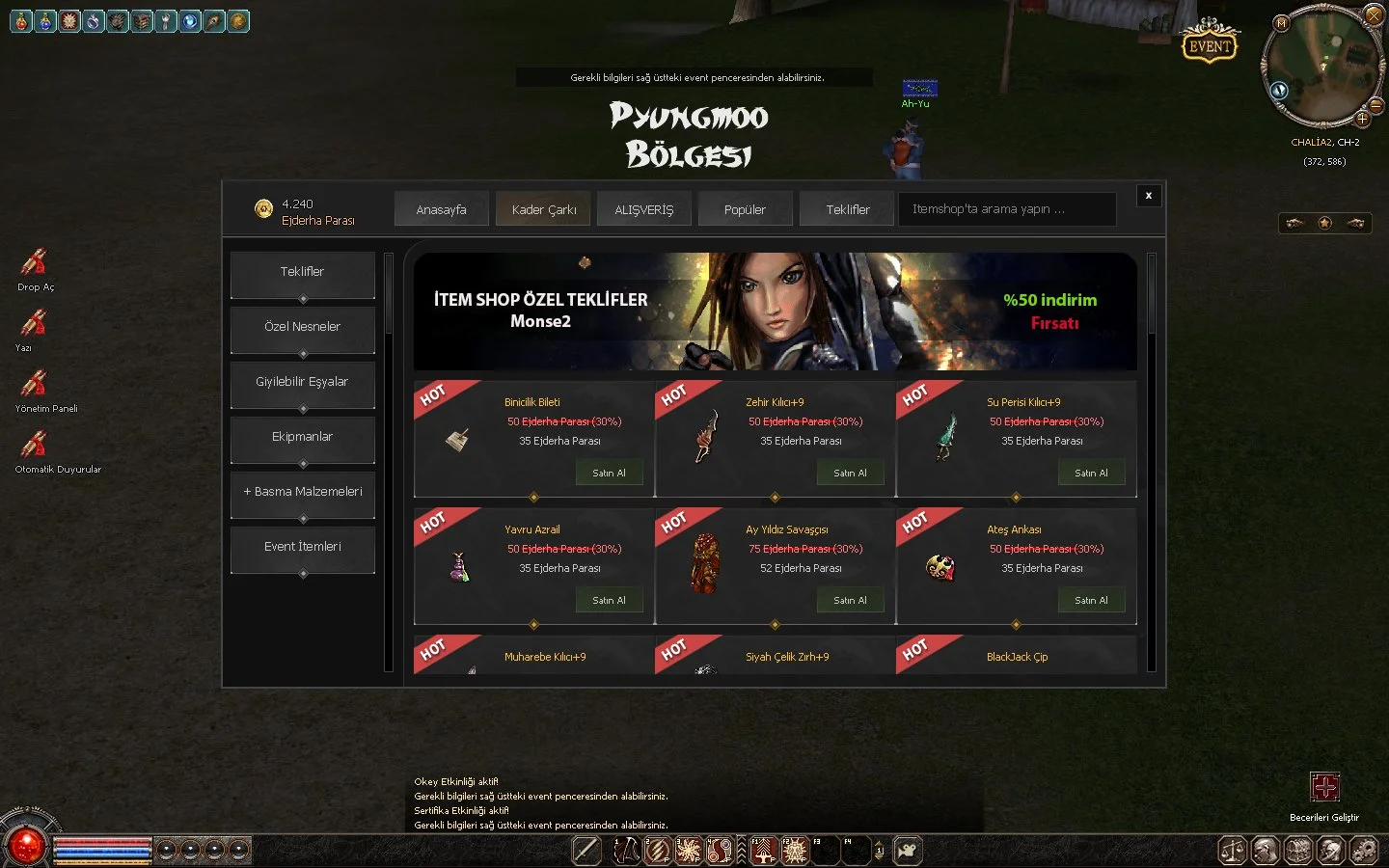
Task: Show the Popüler tab
Action: pos(745,209)
